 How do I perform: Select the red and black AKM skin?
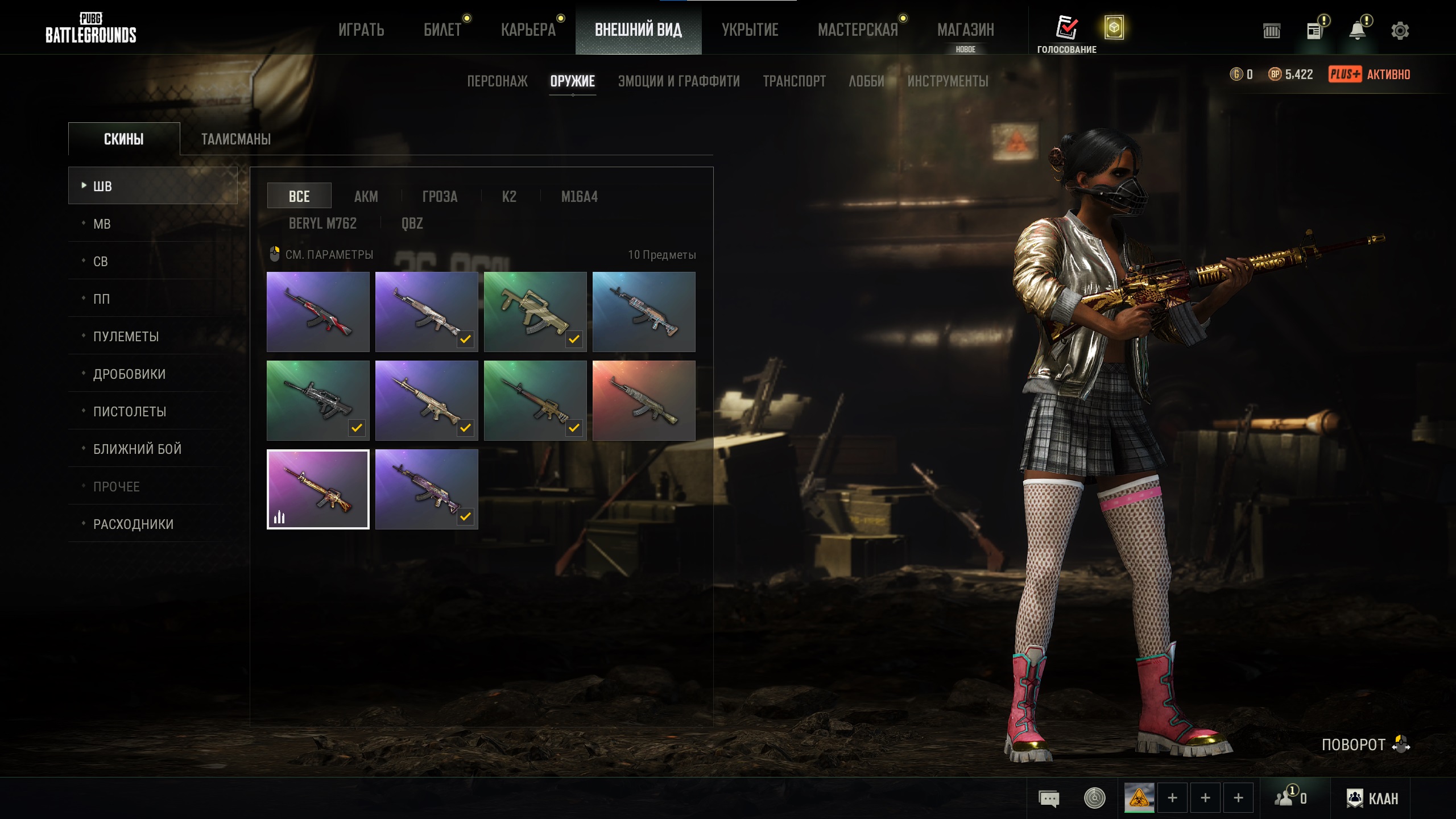tap(318, 312)
